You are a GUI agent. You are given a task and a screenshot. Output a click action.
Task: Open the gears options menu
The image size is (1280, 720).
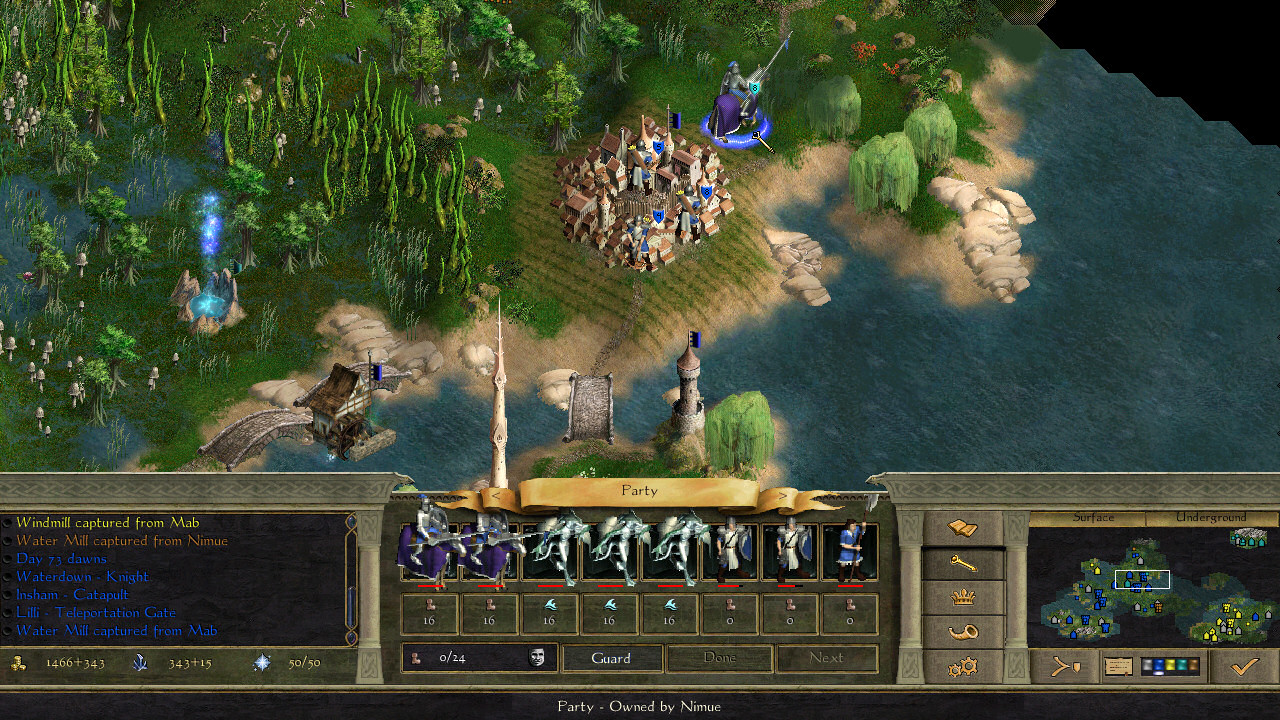click(x=962, y=667)
